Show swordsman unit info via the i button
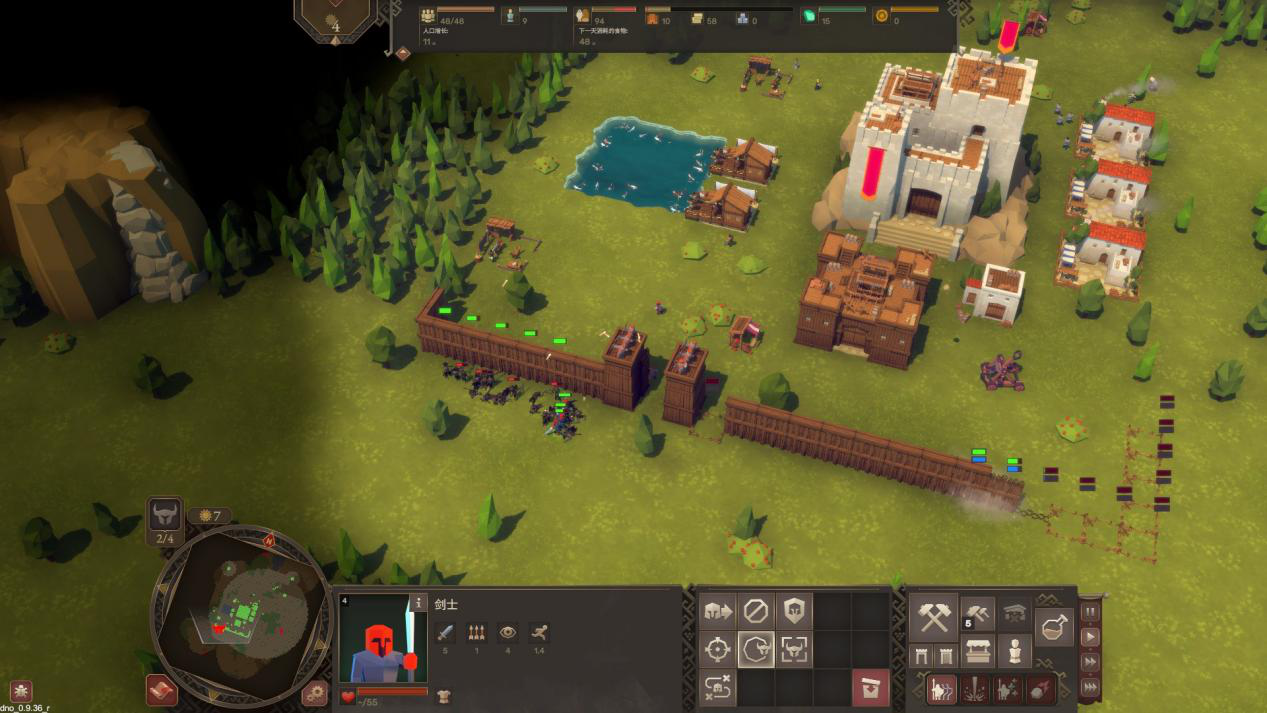 [419, 603]
